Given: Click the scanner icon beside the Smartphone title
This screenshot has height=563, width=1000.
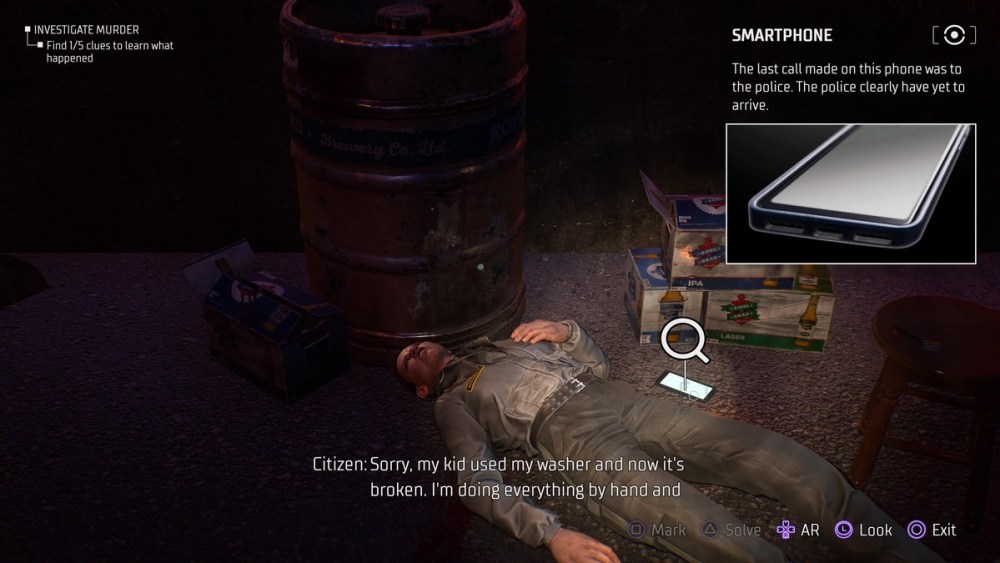Looking at the screenshot, I should point(954,36).
